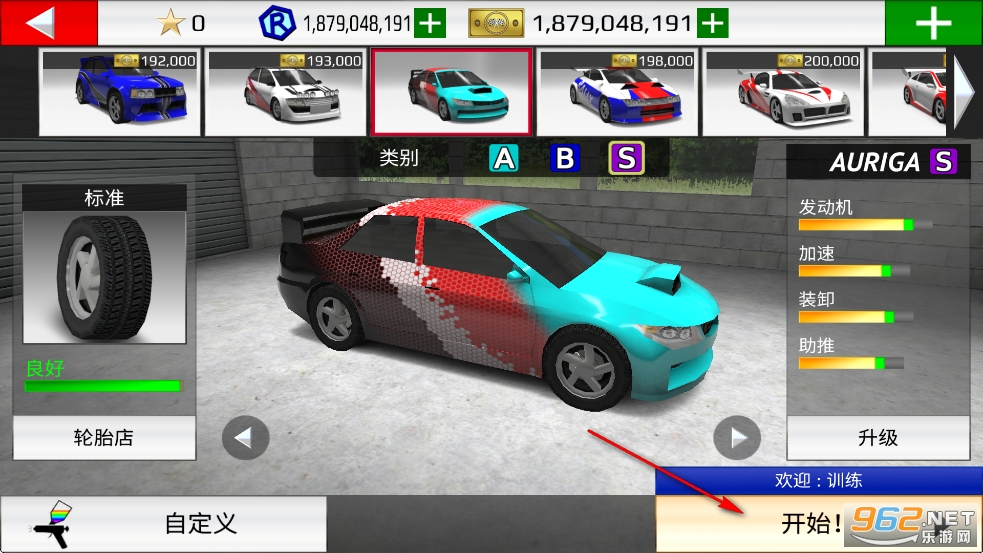Add R credits with the green plus

point(430,22)
